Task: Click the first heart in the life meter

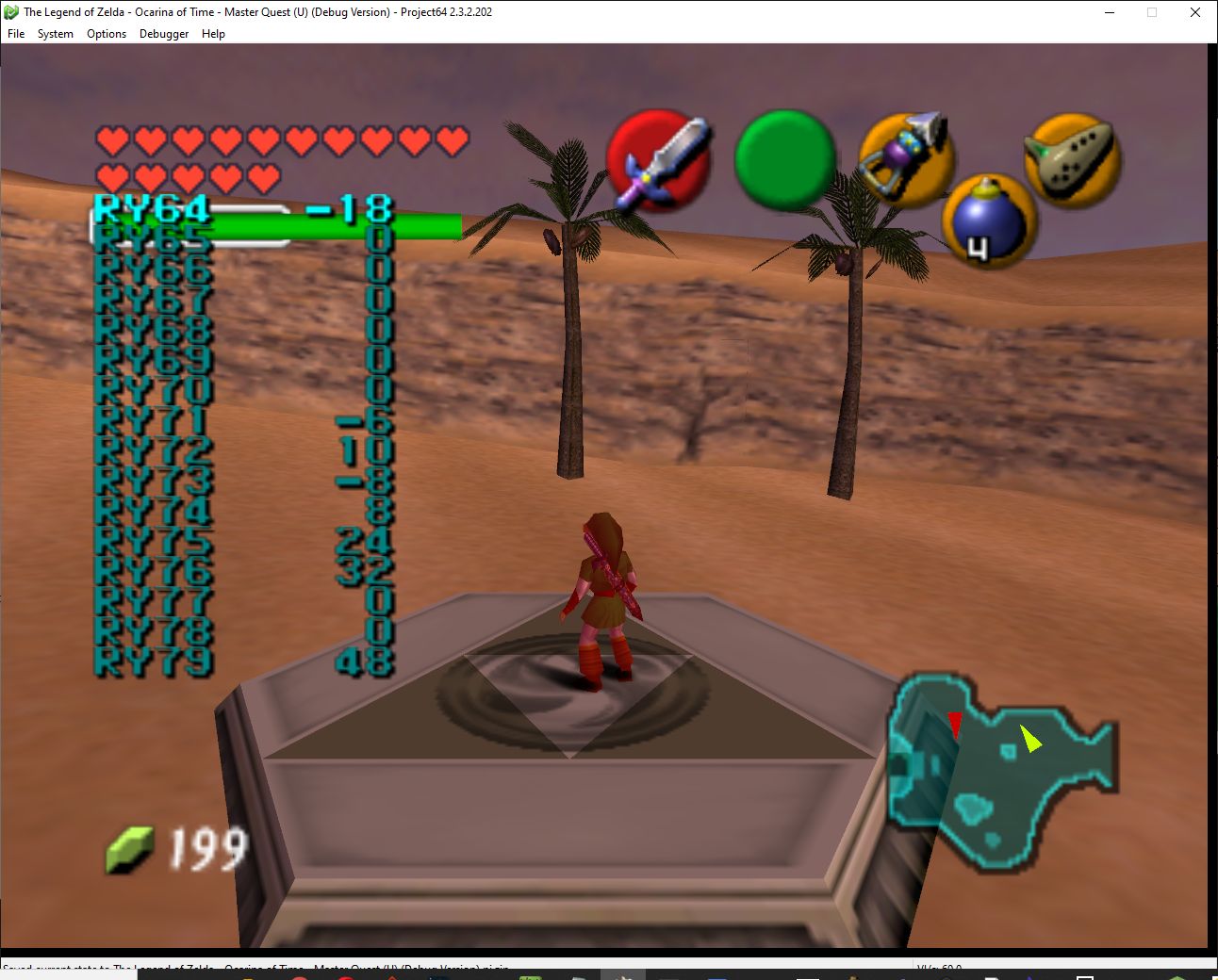Action: [x=110, y=140]
